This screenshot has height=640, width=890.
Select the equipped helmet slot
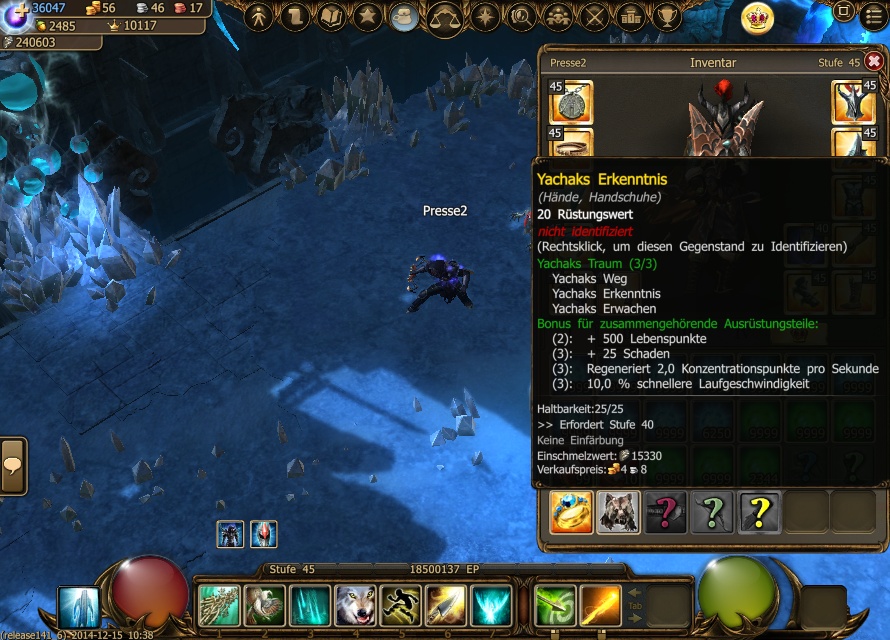click(854, 103)
